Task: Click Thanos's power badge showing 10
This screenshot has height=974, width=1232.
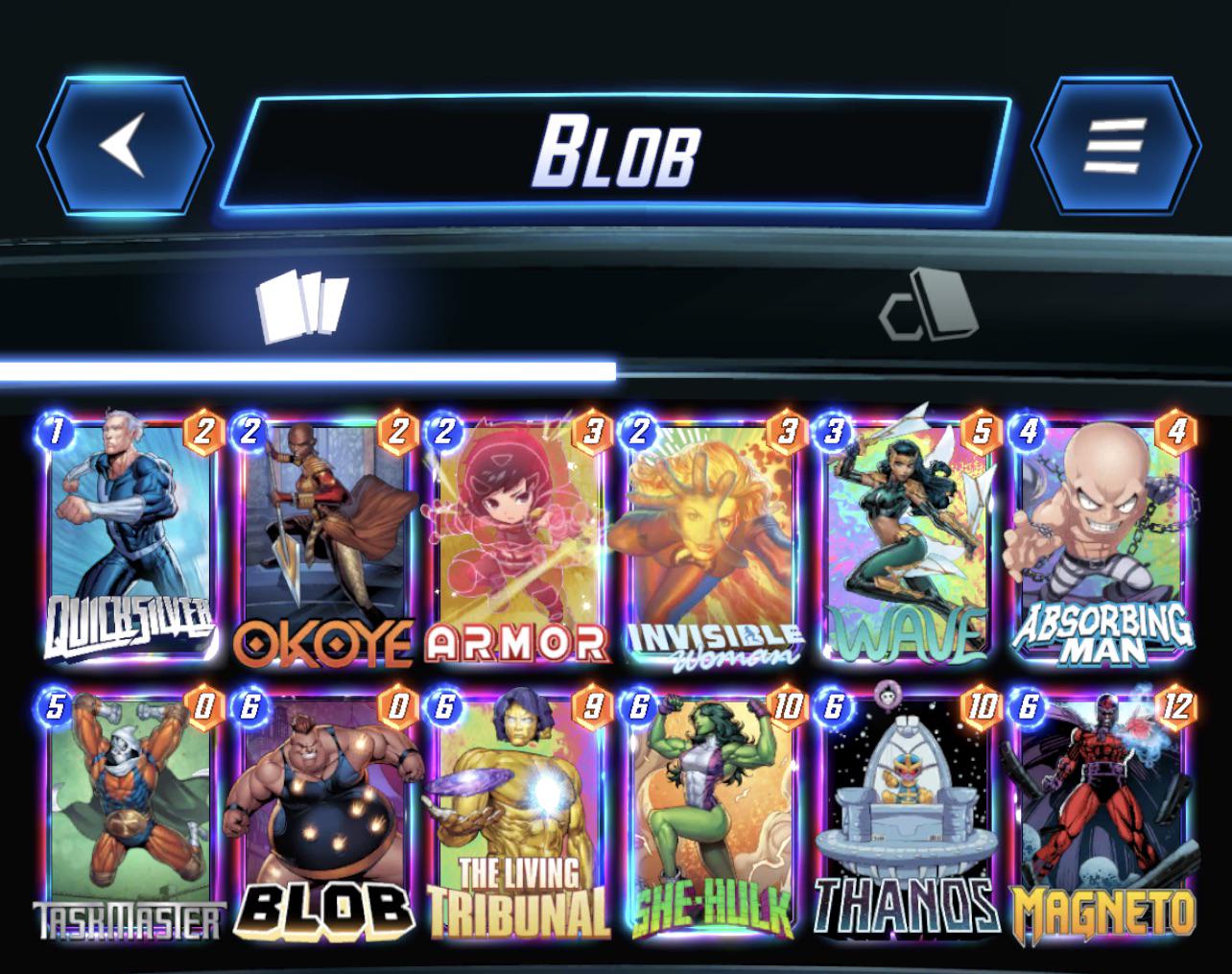Action: click(981, 706)
